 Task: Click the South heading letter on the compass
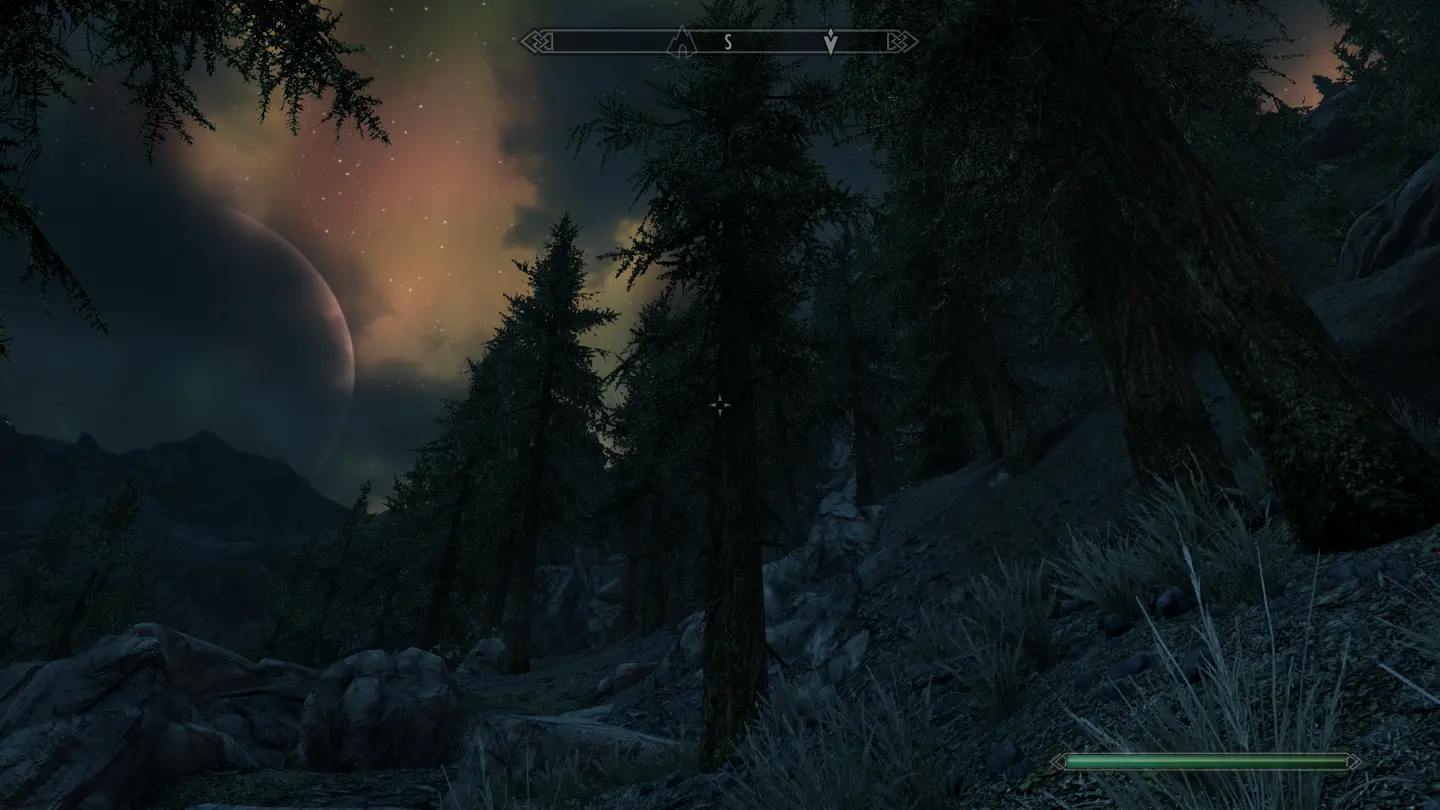click(729, 42)
